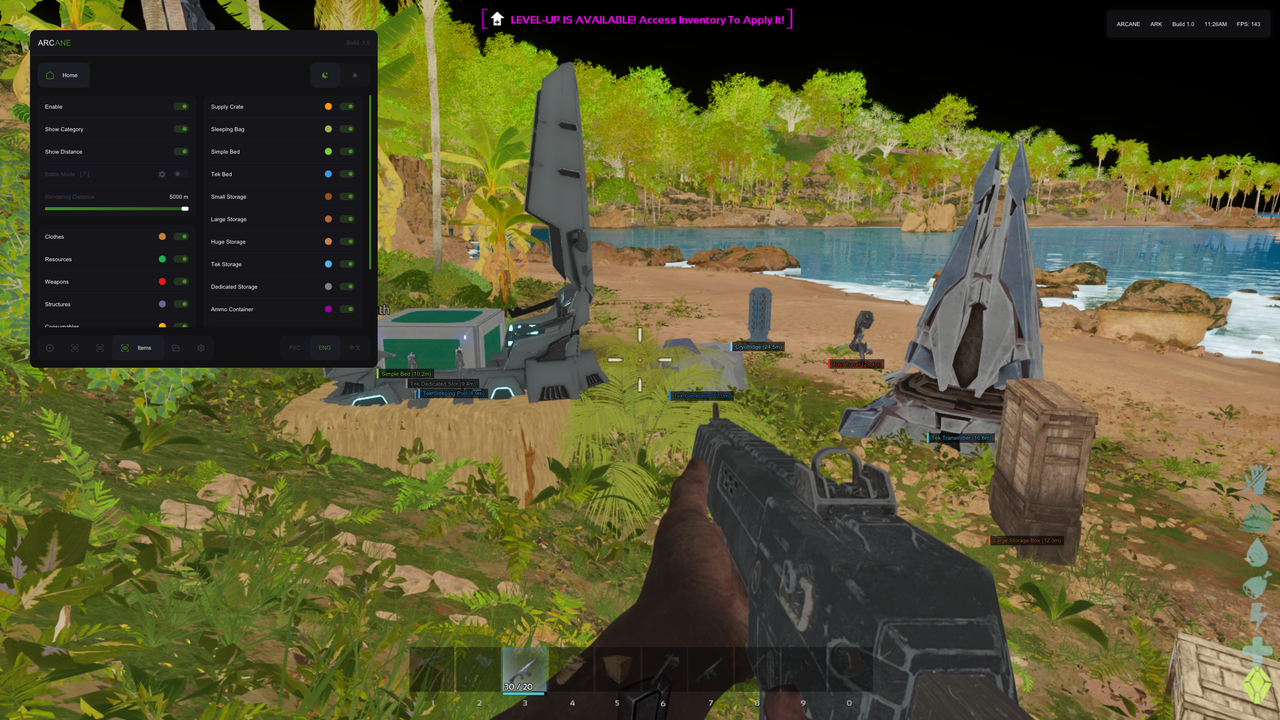The image size is (1280, 720).
Task: Select the green Items crosshair icon
Action: pyautogui.click(x=126, y=348)
